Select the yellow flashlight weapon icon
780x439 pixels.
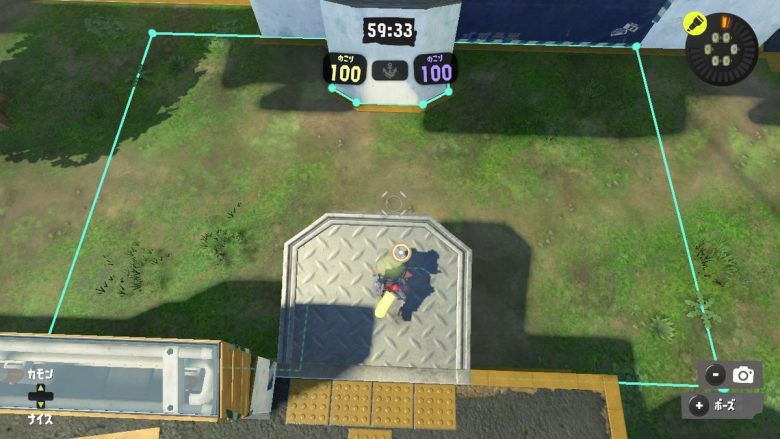coord(692,22)
